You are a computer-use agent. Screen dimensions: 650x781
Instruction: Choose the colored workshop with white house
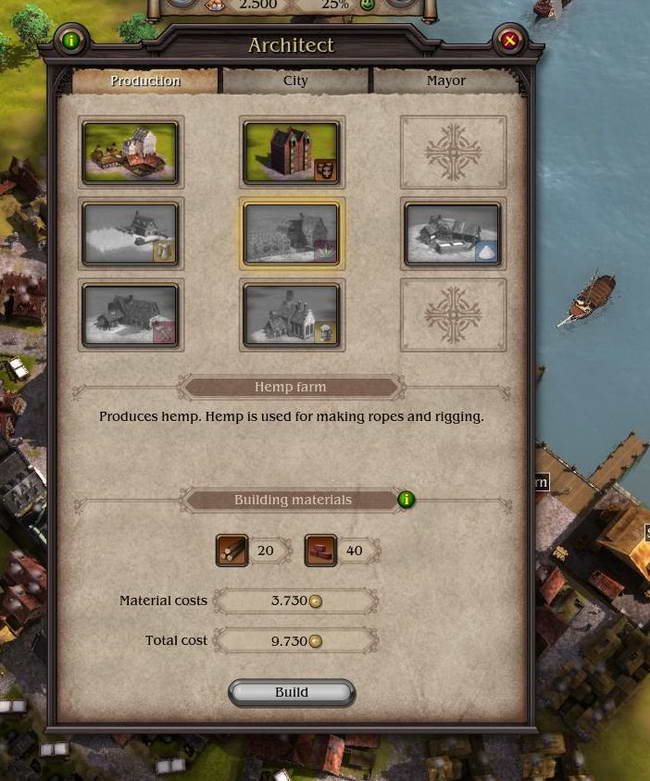pyautogui.click(x=131, y=152)
